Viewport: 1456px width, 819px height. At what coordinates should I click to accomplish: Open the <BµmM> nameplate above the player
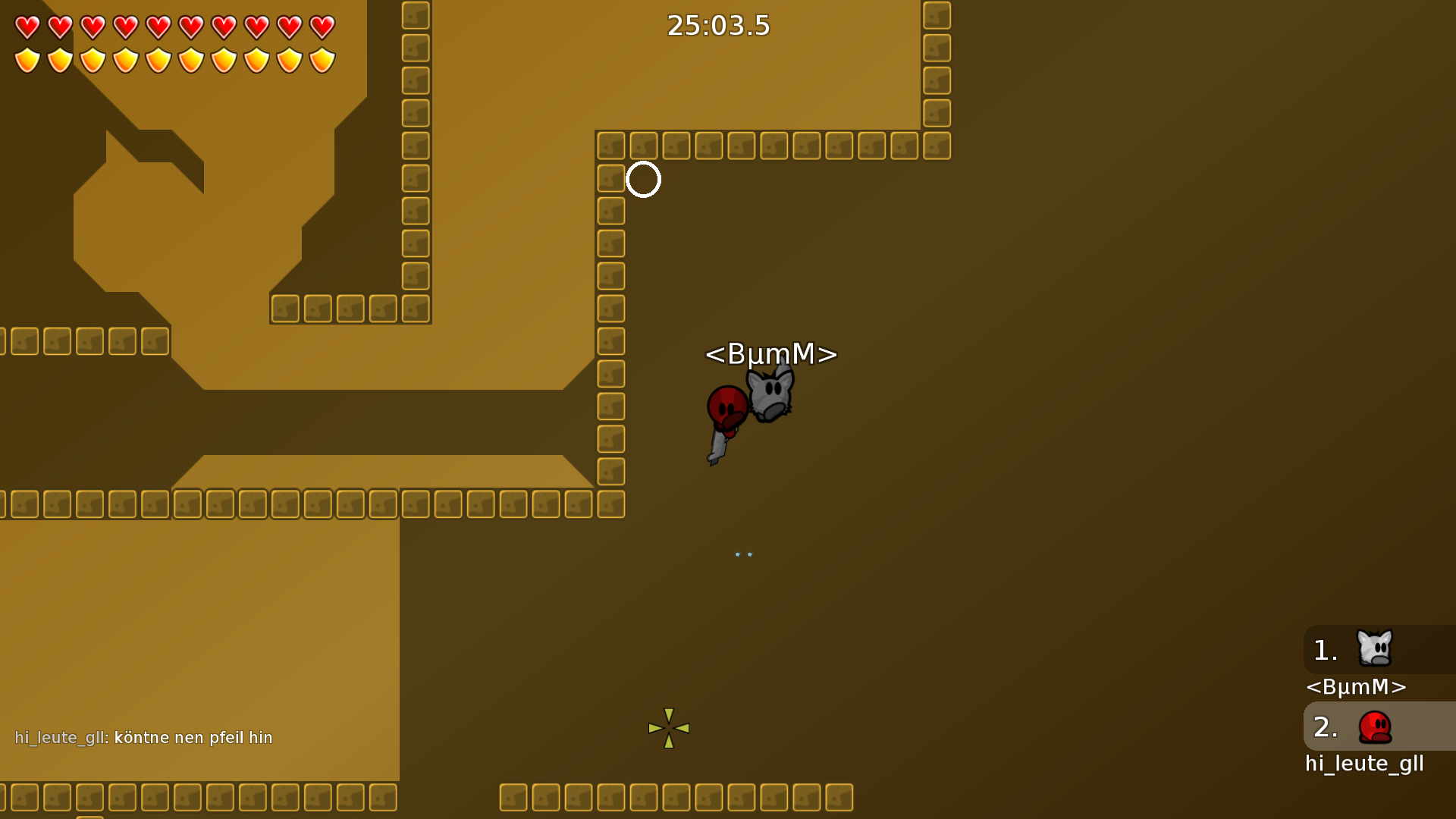770,354
